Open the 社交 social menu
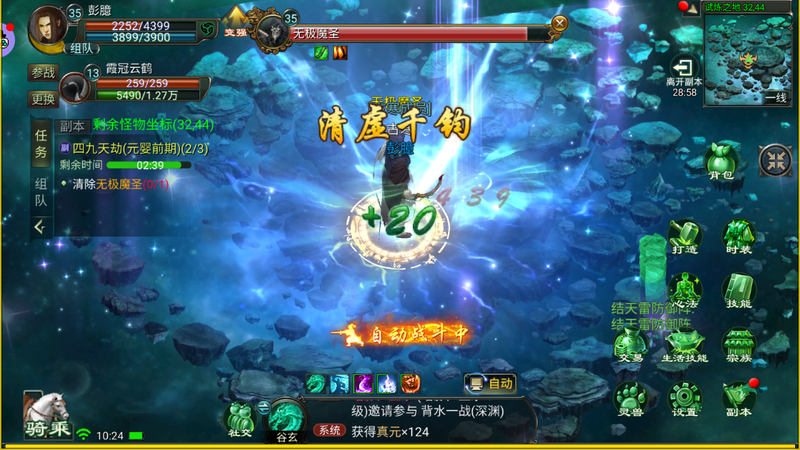Viewport: 800px width, 450px height. coord(239,418)
